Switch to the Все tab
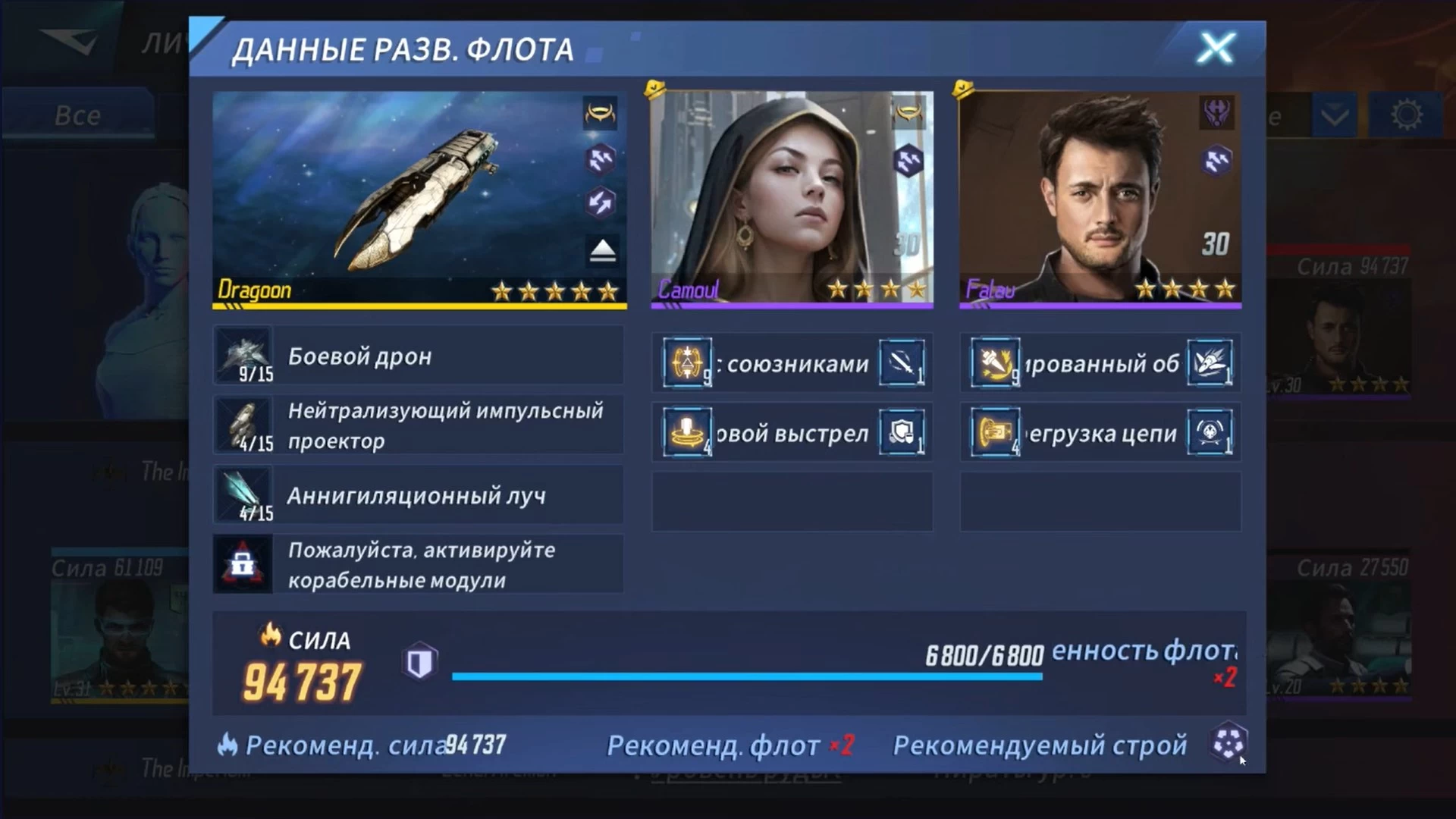Viewport: 1456px width, 819px height. 77,115
